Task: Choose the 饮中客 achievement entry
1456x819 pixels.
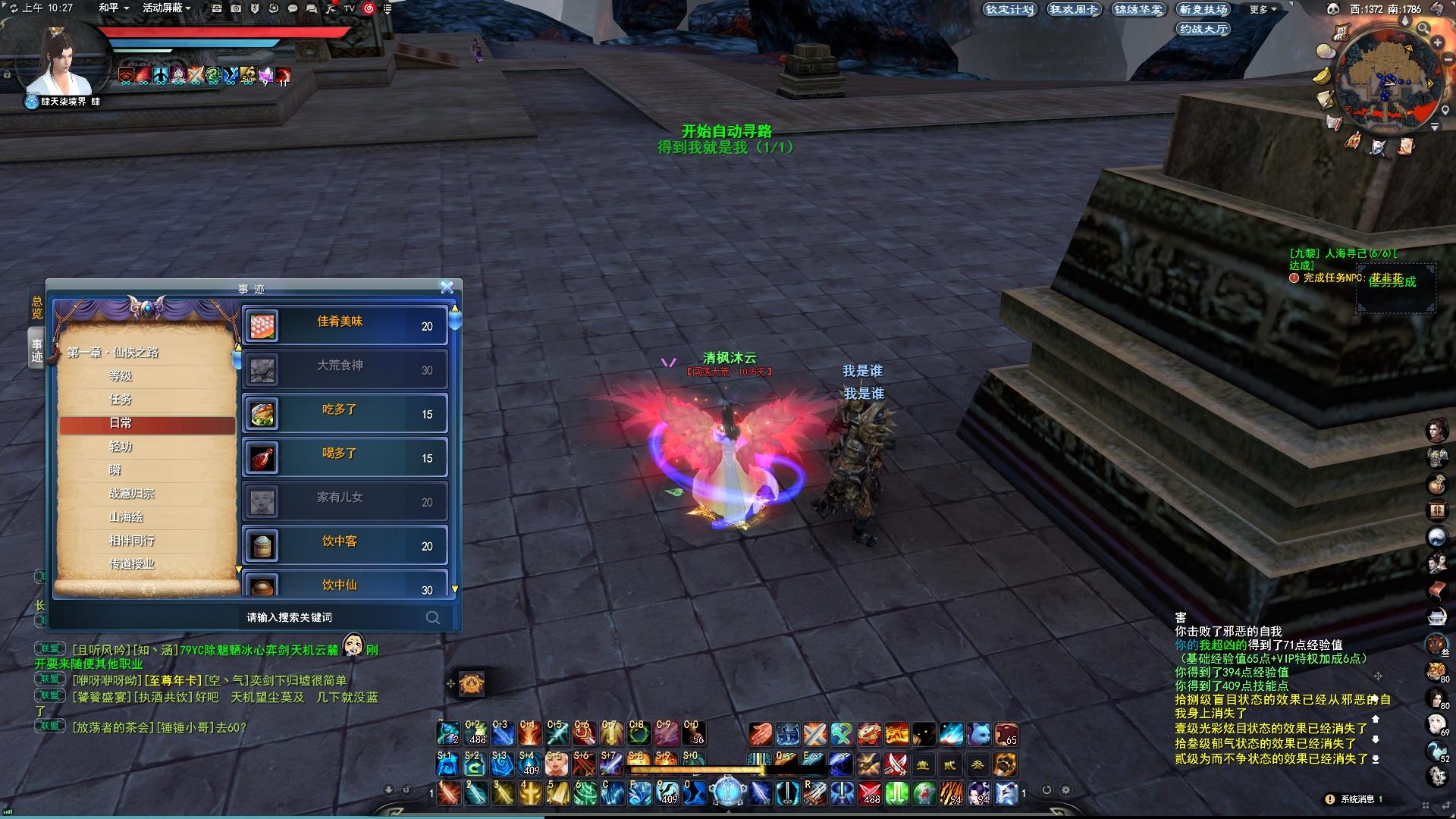Action: (345, 545)
